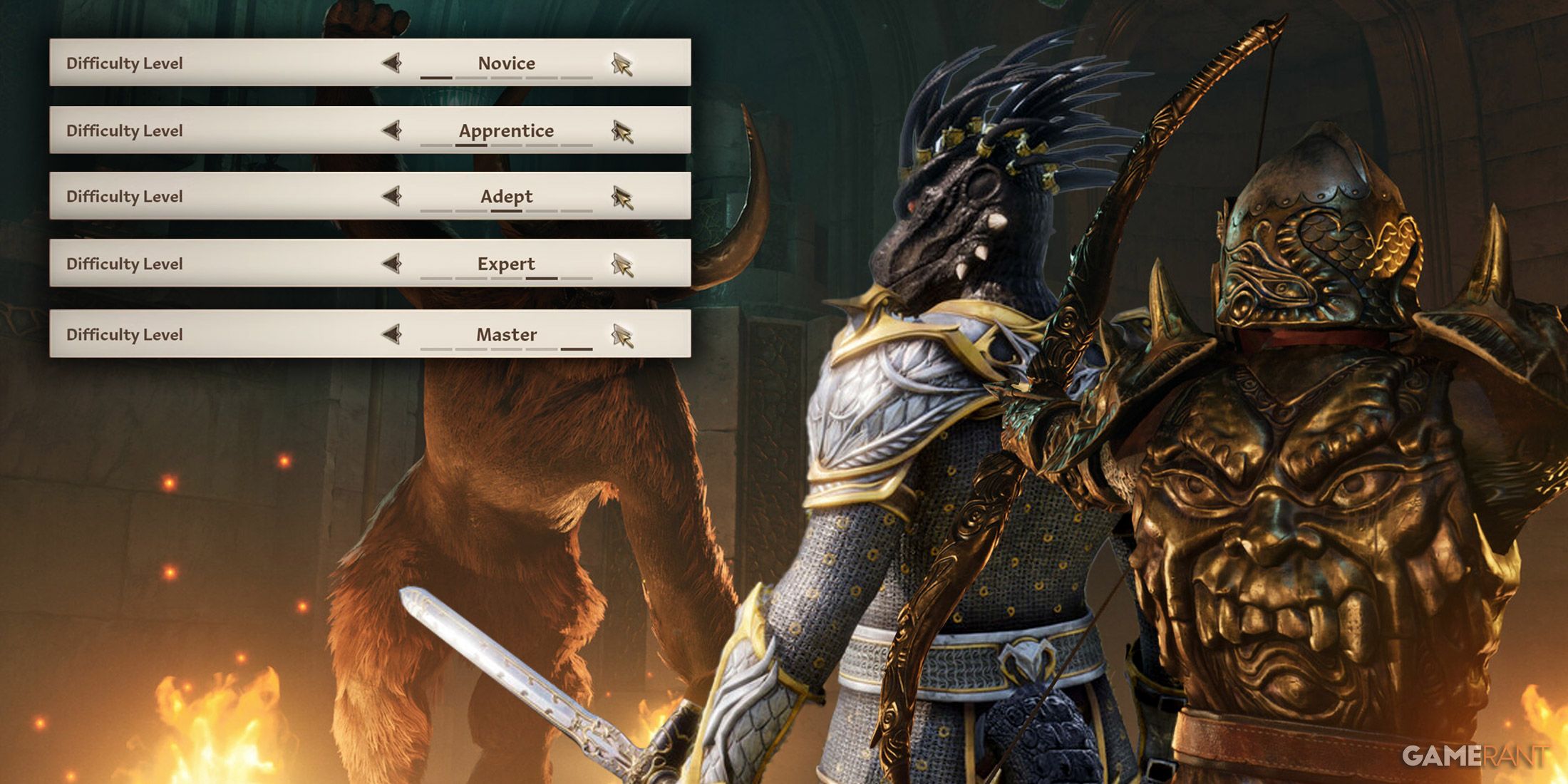
Task: Click the left arrow beside Novice
Action: click(x=392, y=63)
